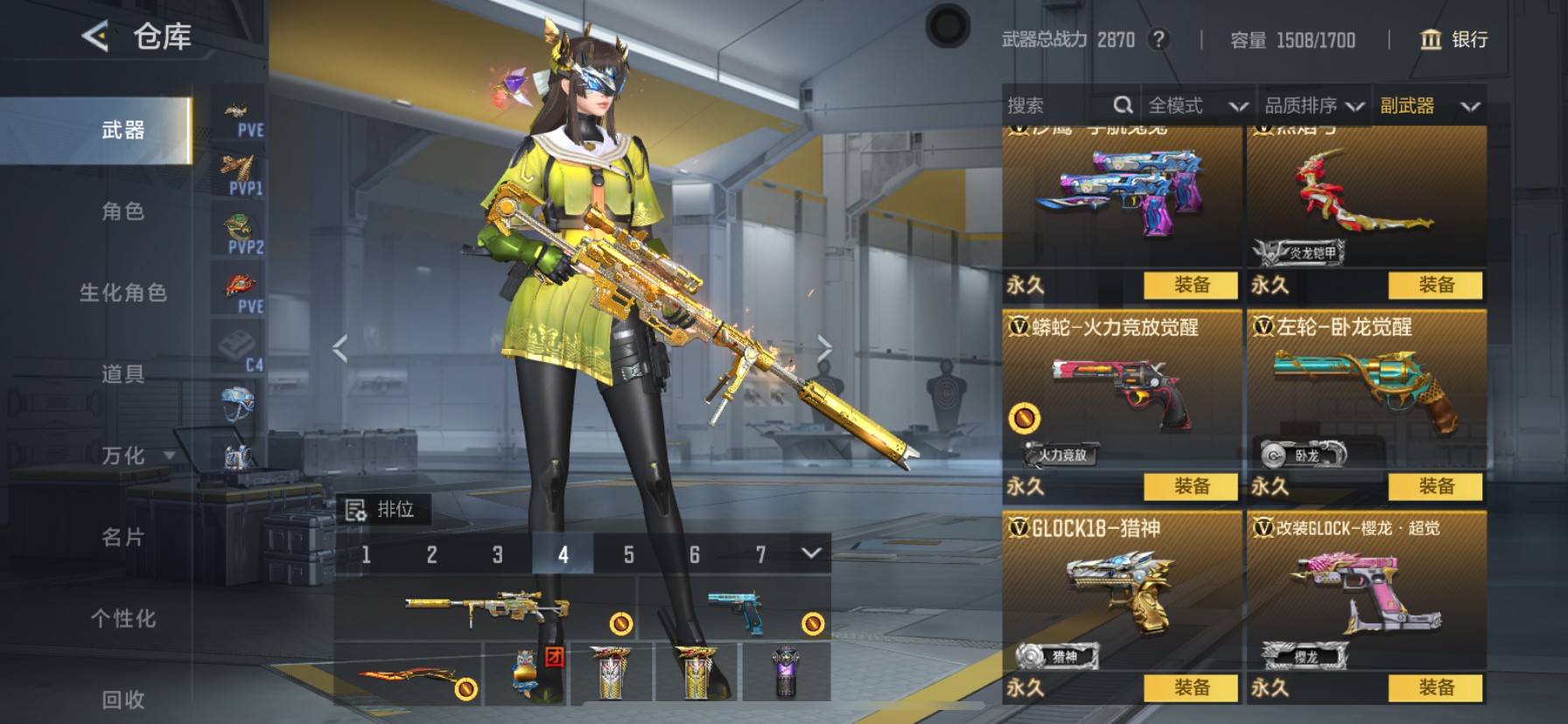Open the 全模式 mode filter dropdown
1568x724 pixels.
point(1196,106)
